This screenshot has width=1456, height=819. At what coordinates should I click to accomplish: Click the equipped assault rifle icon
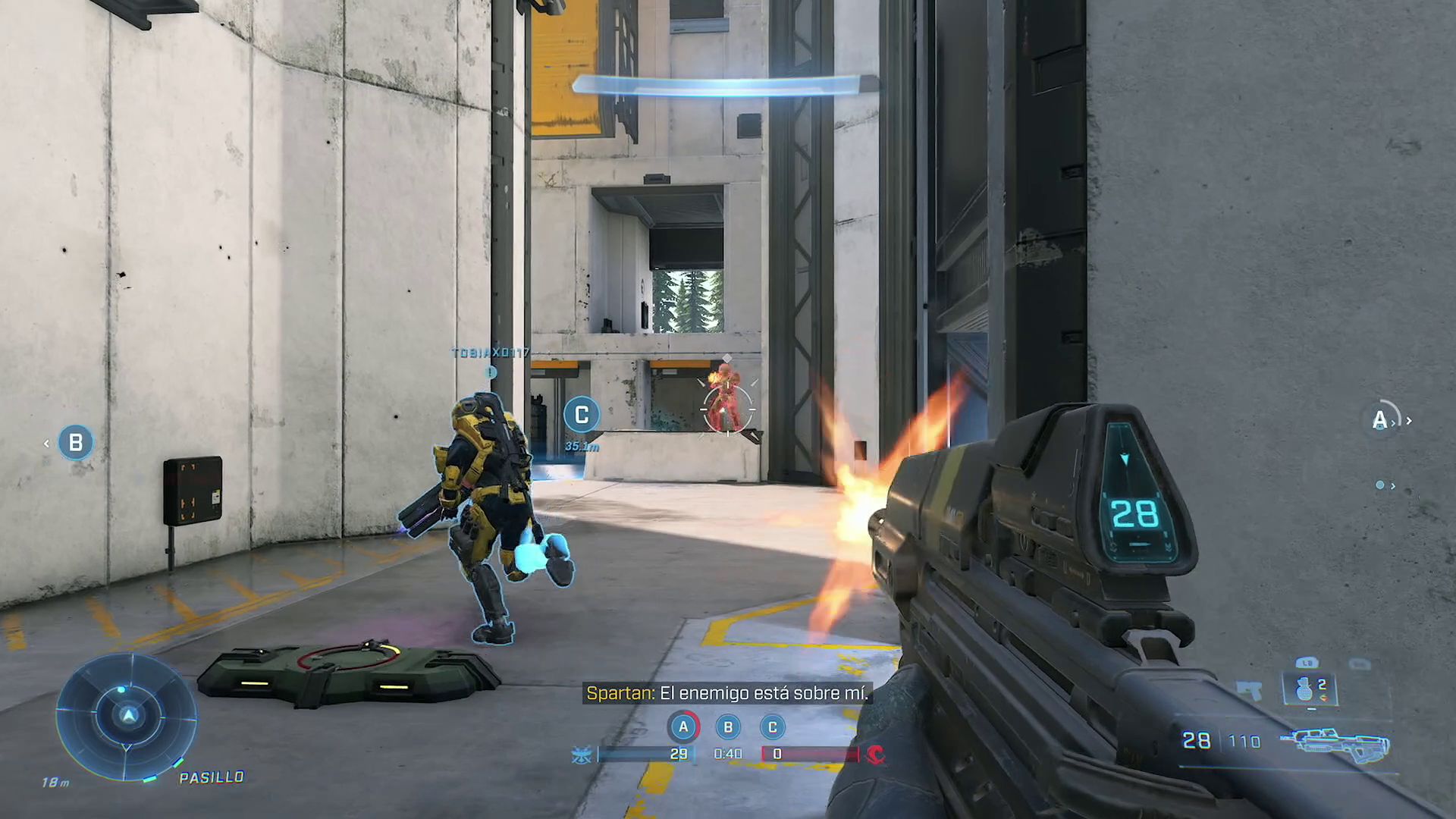pyautogui.click(x=1335, y=743)
